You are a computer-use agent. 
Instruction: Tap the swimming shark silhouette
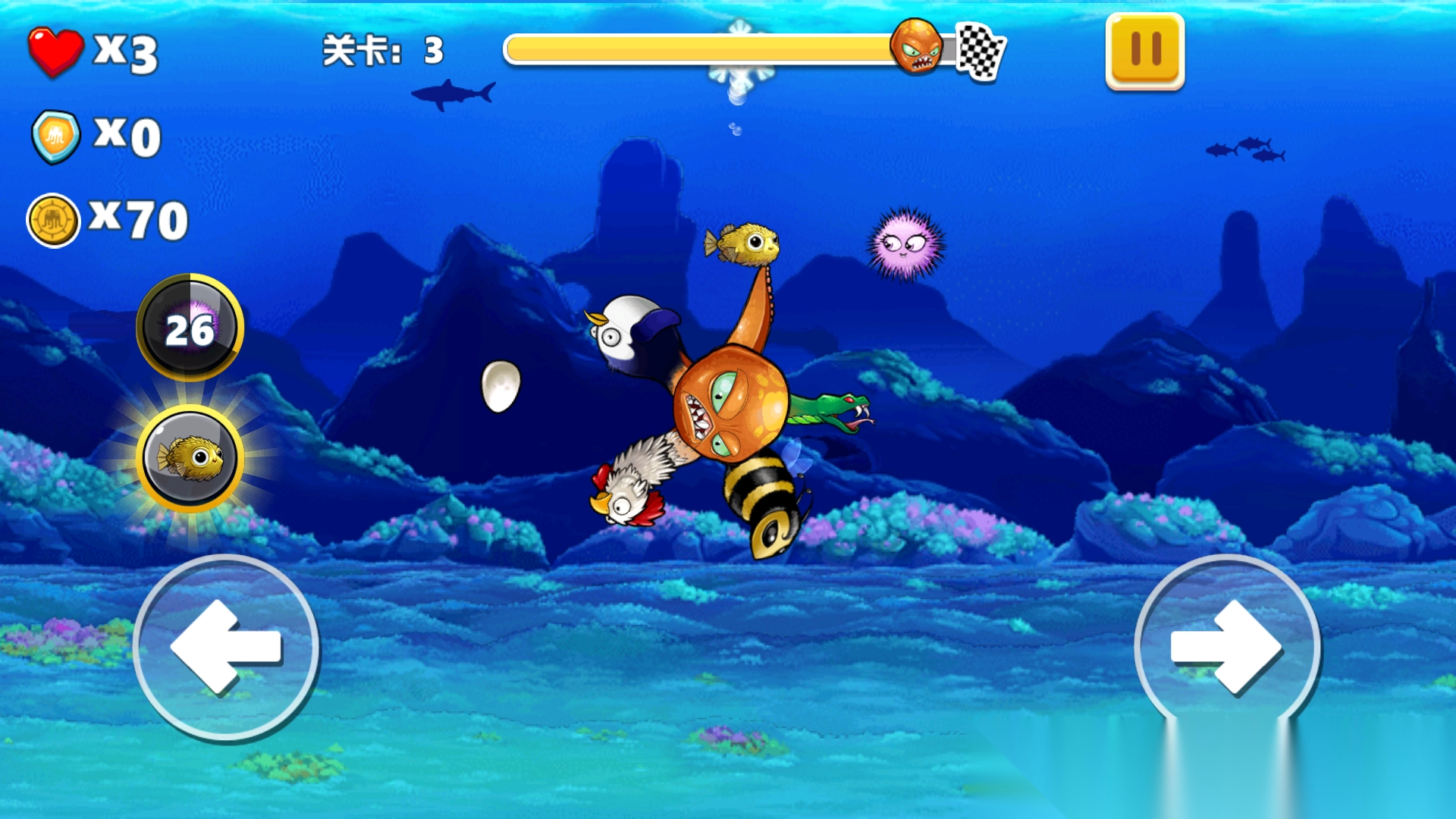[451, 93]
